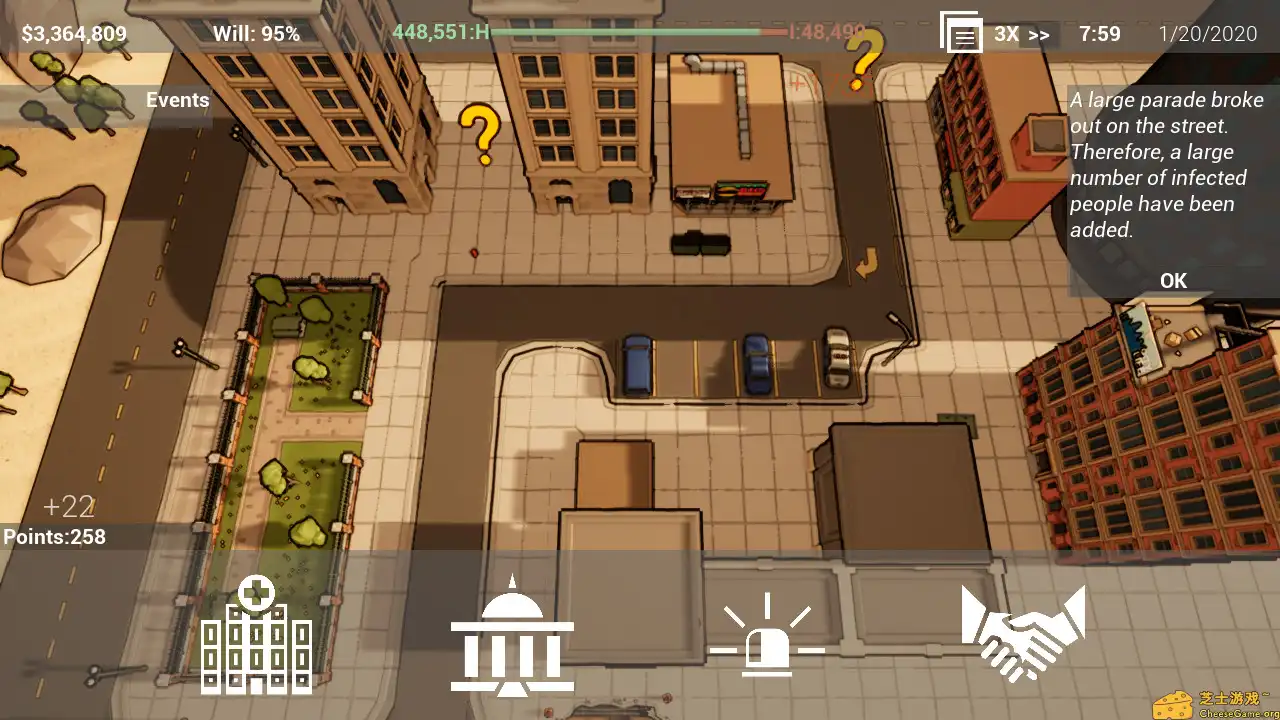Toggle the 3X game speed

[1004, 33]
